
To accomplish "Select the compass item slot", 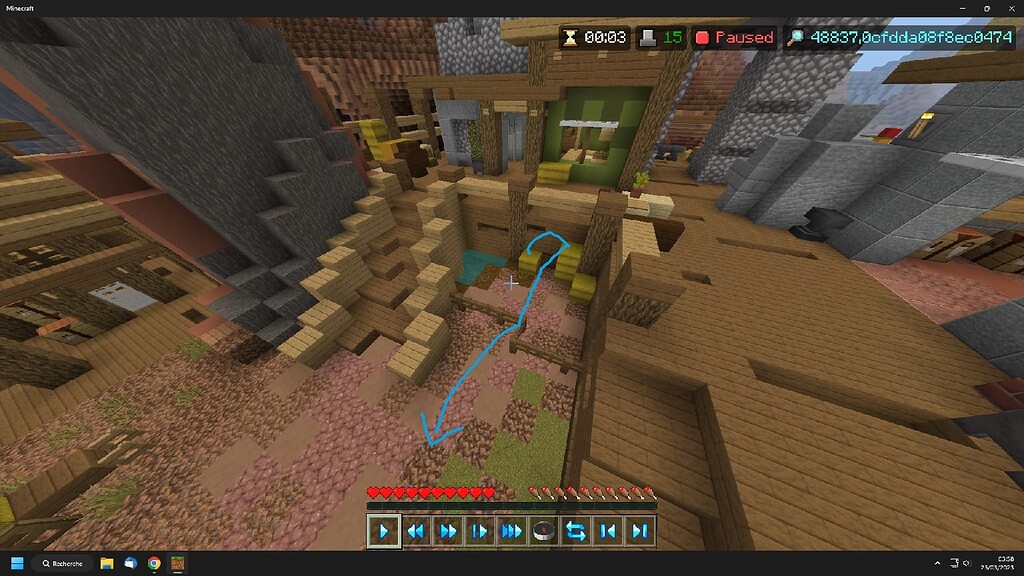I will tap(544, 531).
